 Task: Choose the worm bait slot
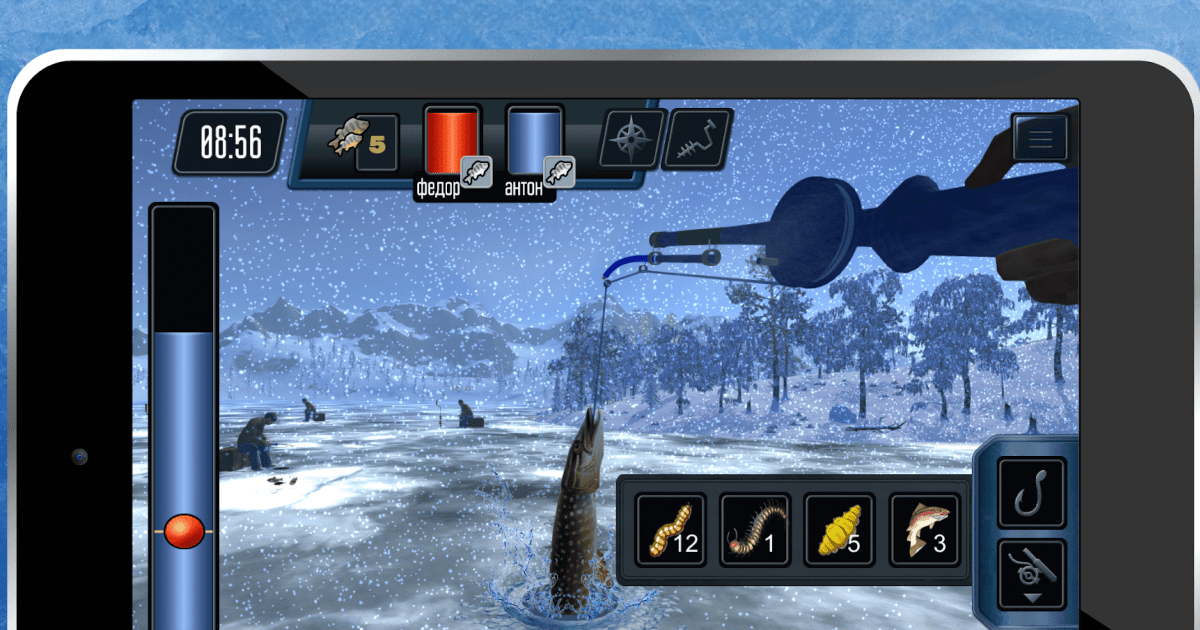pyautogui.click(x=671, y=529)
